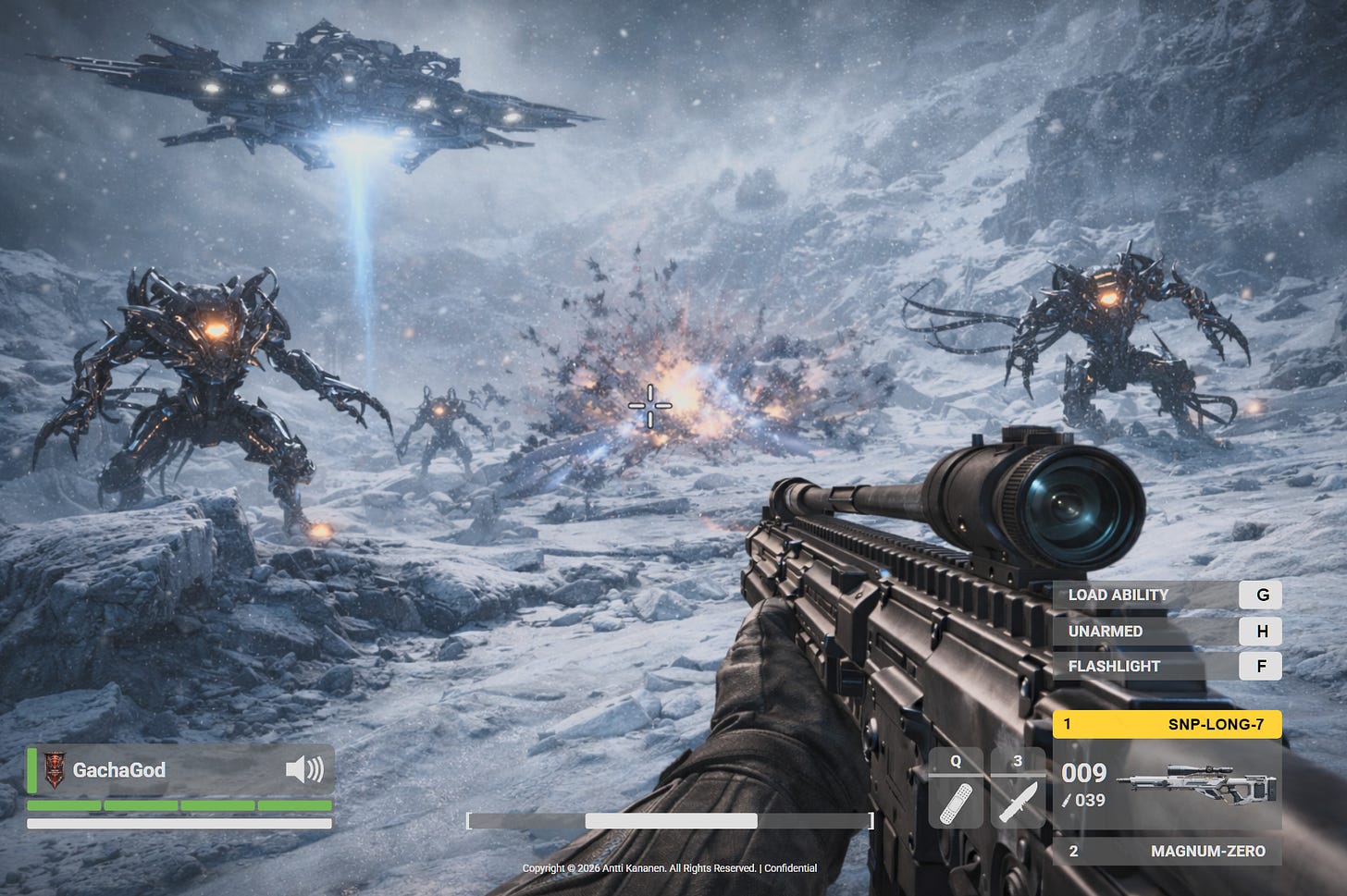Toggle GachaGod's voice speaker icon
Viewport: 1347px width, 896px height.
[304, 769]
